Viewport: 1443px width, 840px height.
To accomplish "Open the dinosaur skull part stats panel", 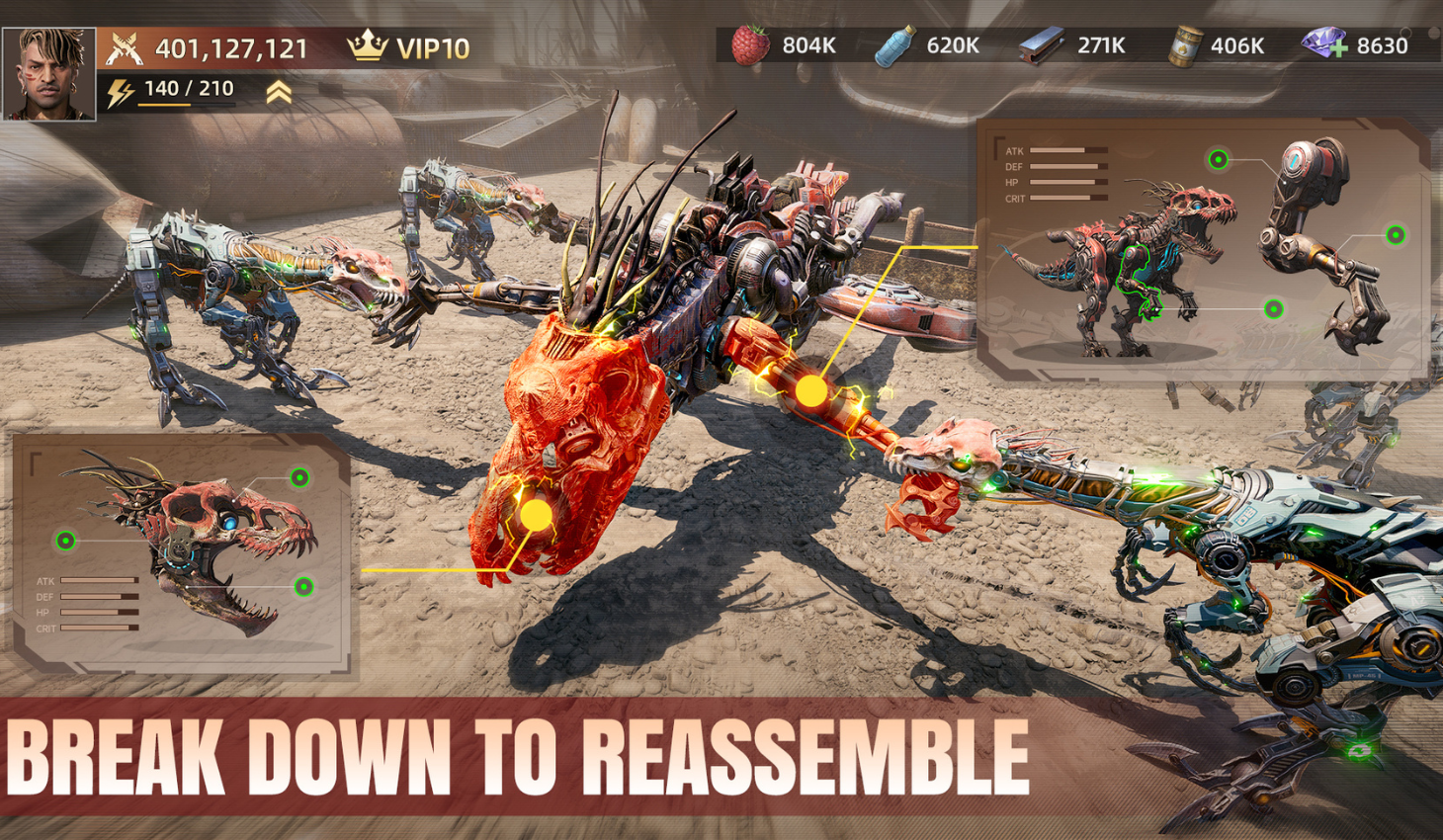I will click(x=183, y=553).
